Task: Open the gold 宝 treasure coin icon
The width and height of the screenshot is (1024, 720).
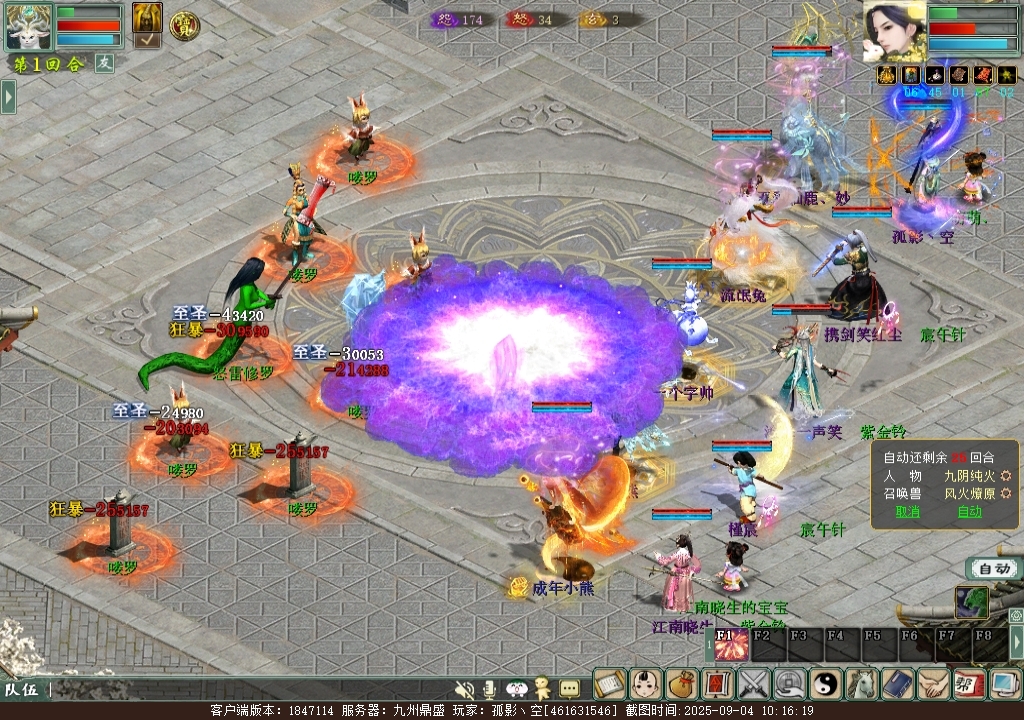Action: click(x=183, y=26)
